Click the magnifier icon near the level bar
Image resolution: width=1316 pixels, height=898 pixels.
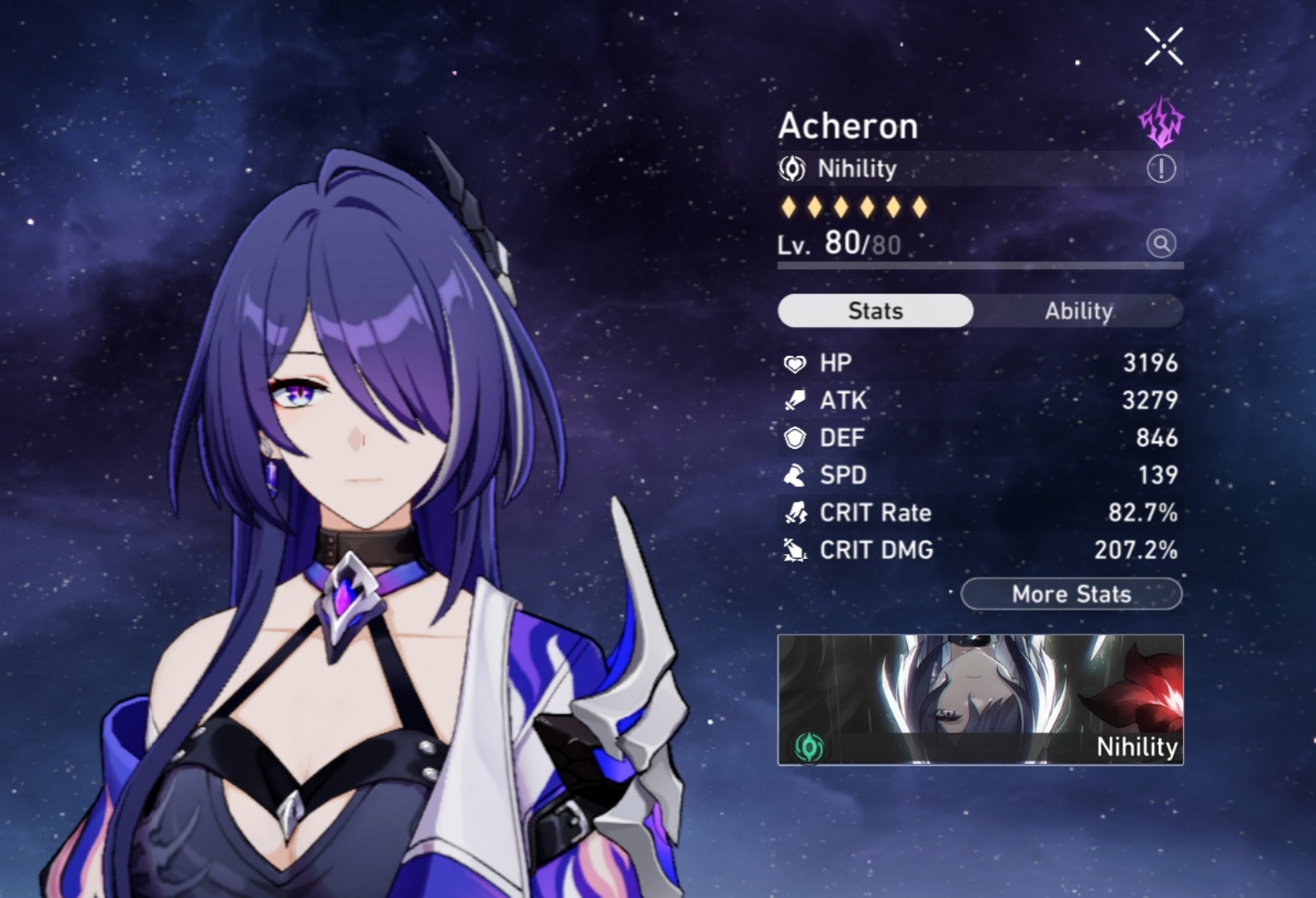tap(1161, 244)
